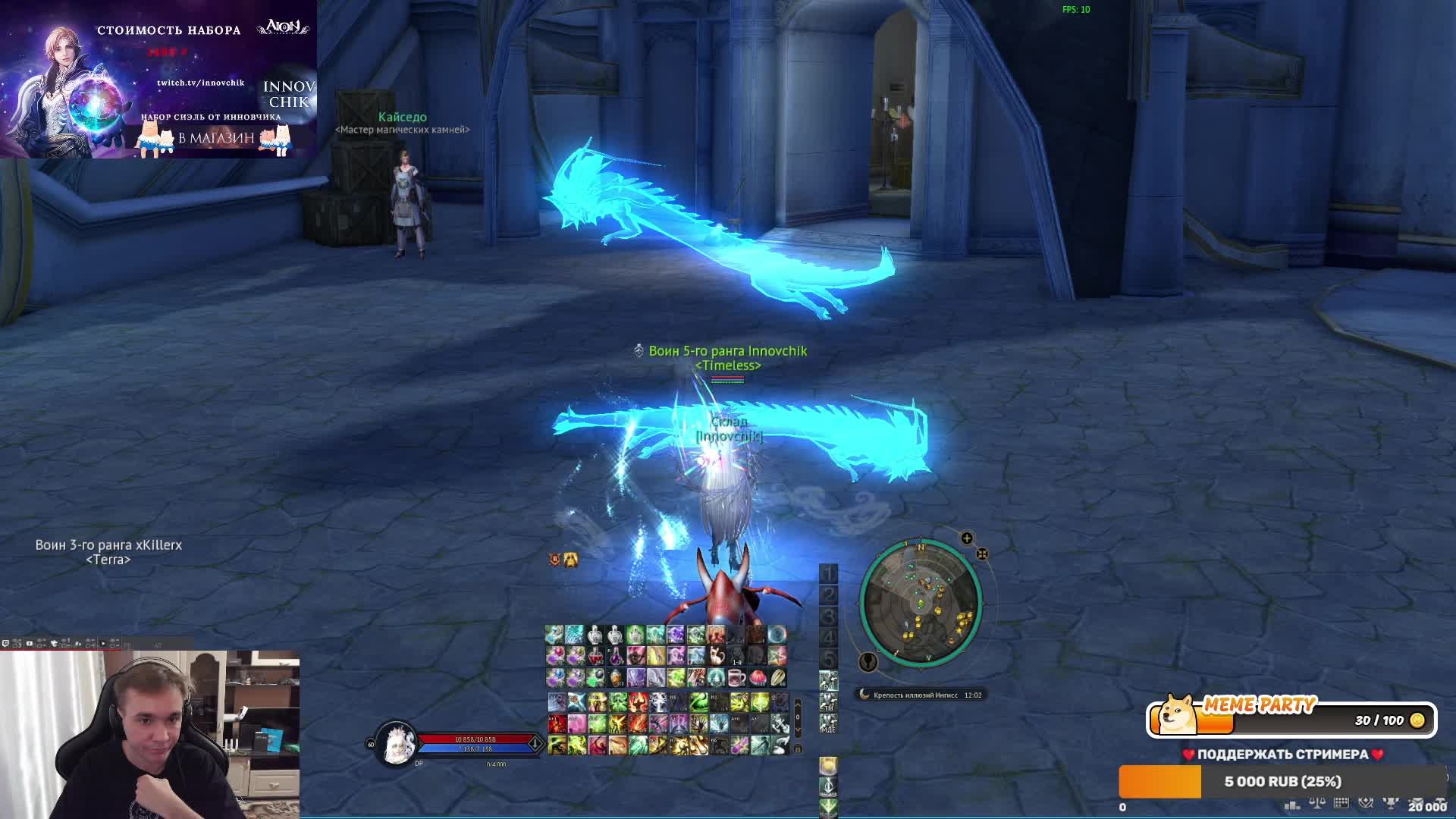
Task: Toggle the quickbar lock icon
Action: (x=797, y=749)
